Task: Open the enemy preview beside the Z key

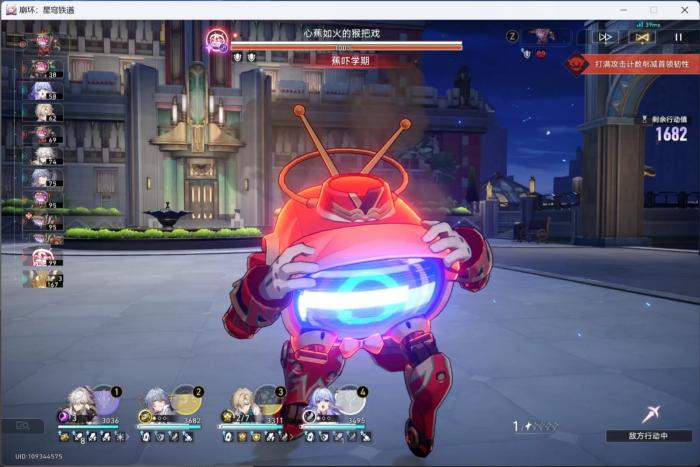Action: pos(543,36)
